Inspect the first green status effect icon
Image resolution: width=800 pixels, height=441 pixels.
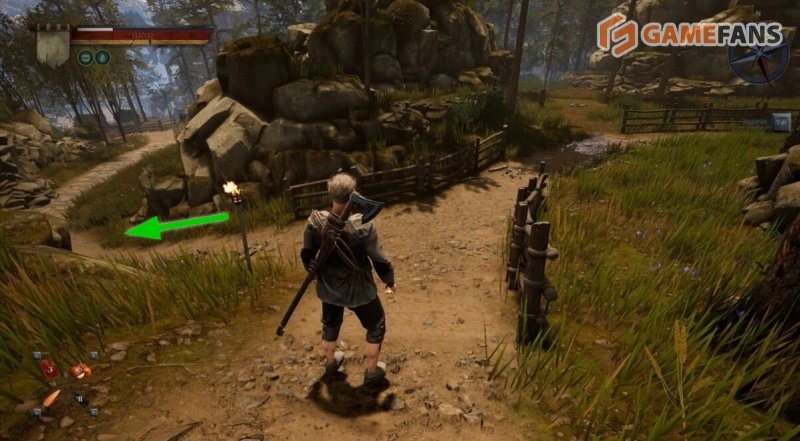point(85,57)
